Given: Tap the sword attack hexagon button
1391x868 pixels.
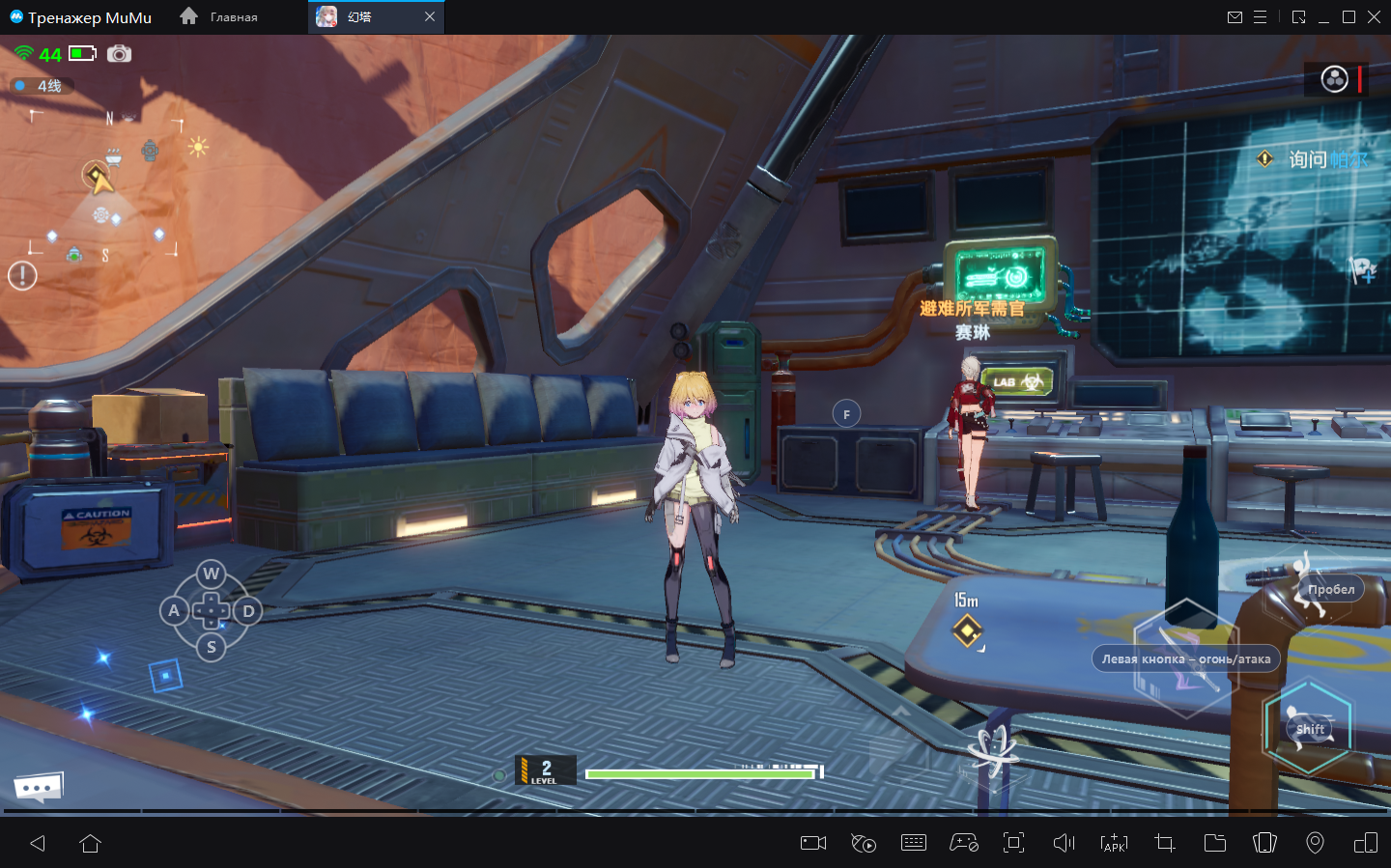Looking at the screenshot, I should click(x=1186, y=660).
